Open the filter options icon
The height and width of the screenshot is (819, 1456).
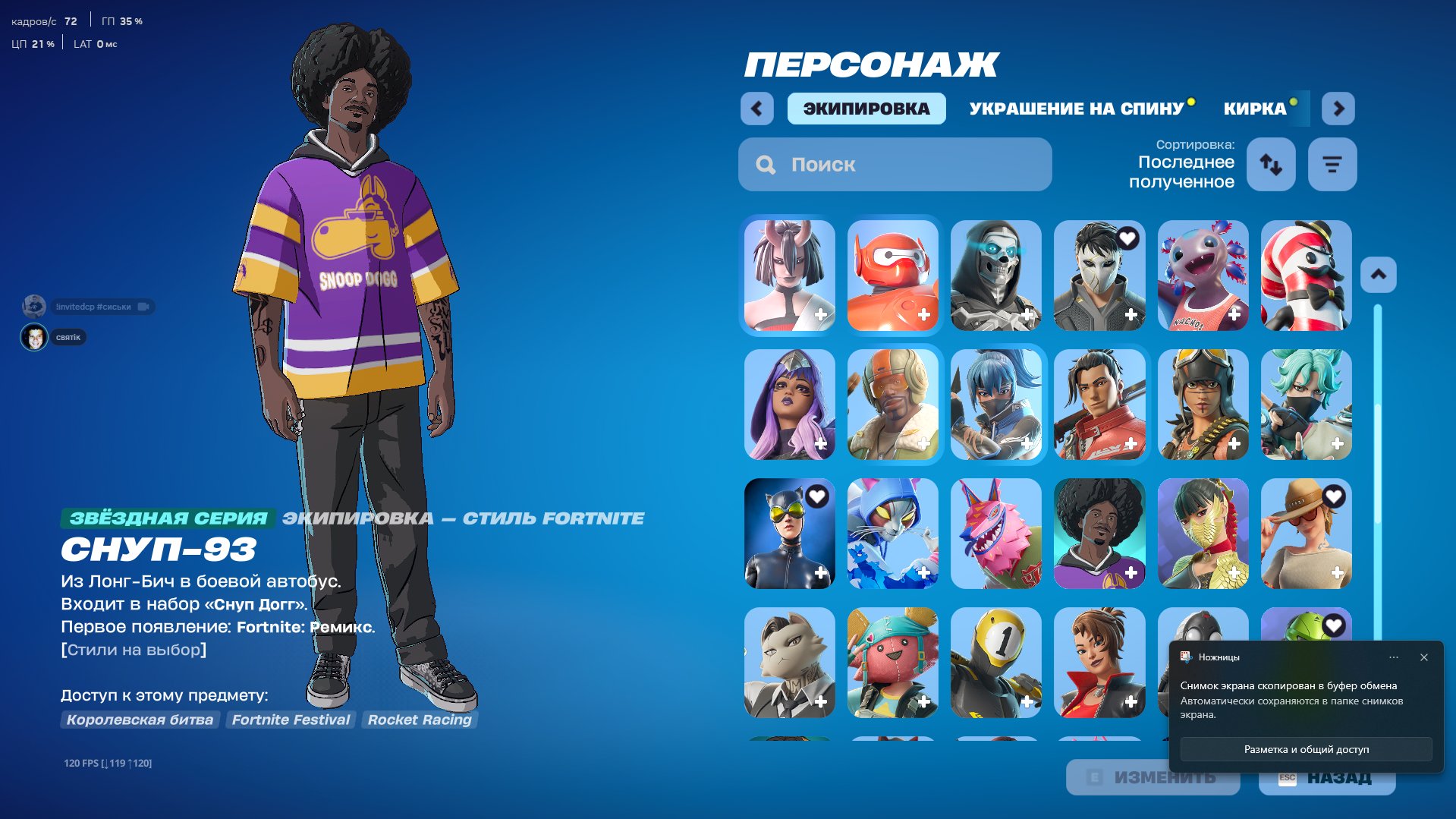(x=1332, y=164)
